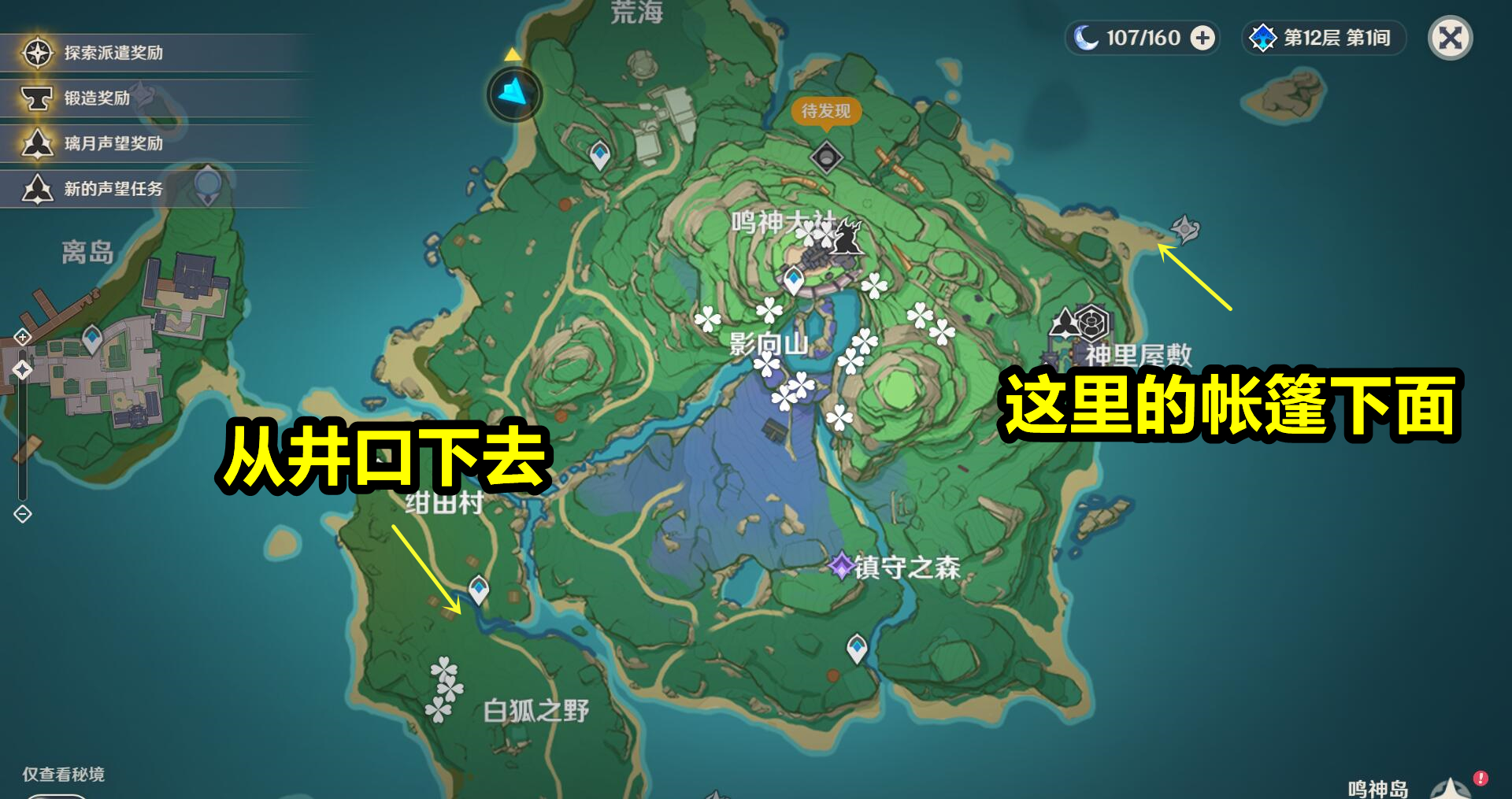This screenshot has height=799, width=1512.
Task: Click the waypoint marker near 鸣神大社
Action: 791,277
